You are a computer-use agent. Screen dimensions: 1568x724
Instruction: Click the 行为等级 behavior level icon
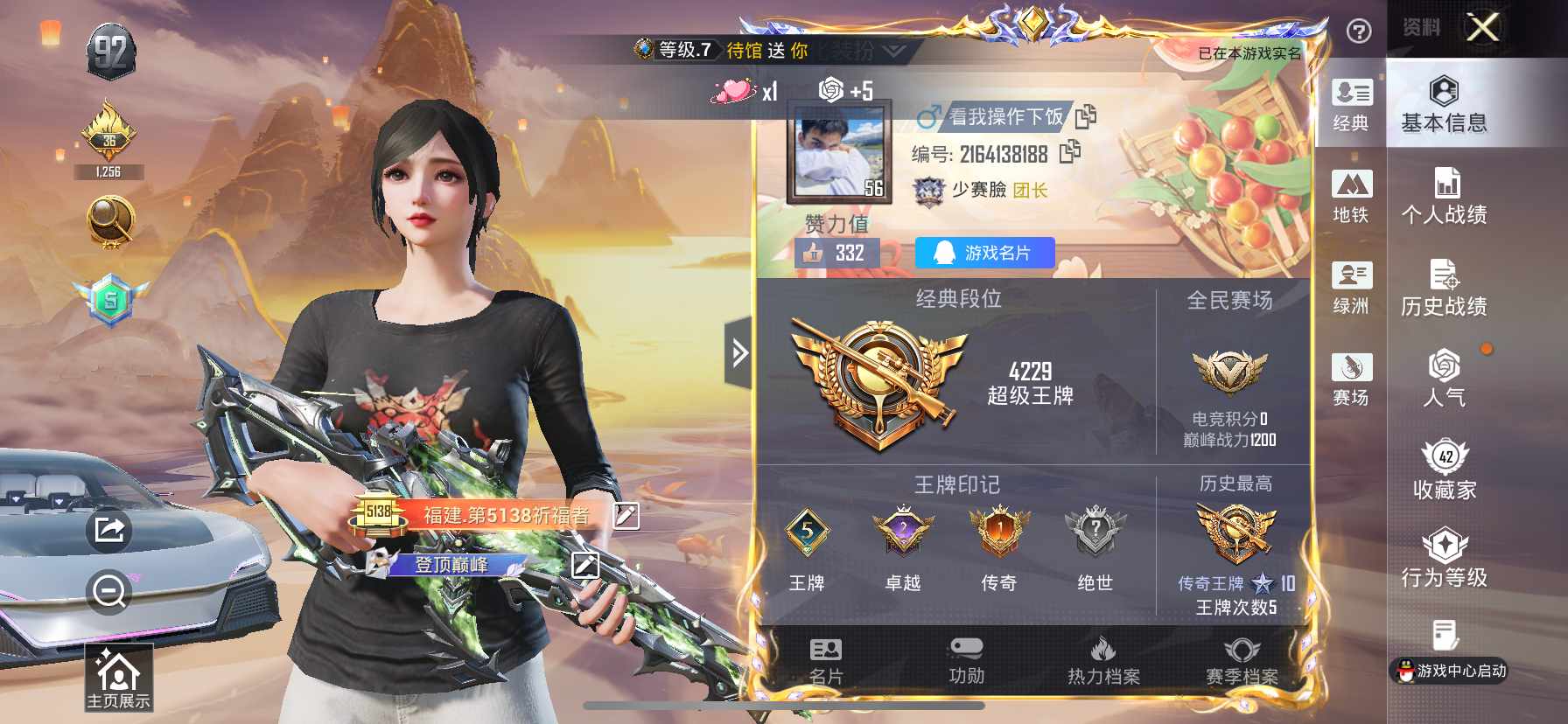click(1445, 556)
